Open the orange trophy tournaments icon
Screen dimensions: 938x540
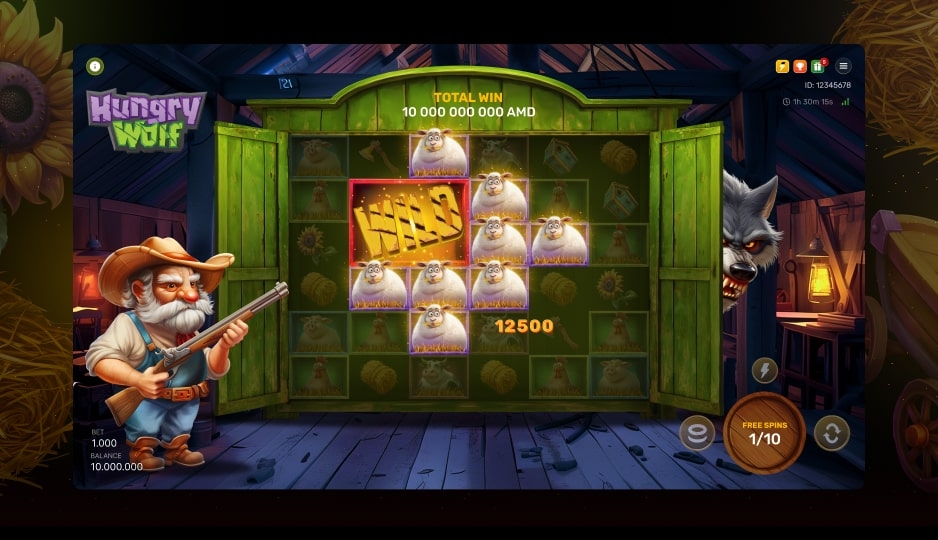click(x=800, y=66)
